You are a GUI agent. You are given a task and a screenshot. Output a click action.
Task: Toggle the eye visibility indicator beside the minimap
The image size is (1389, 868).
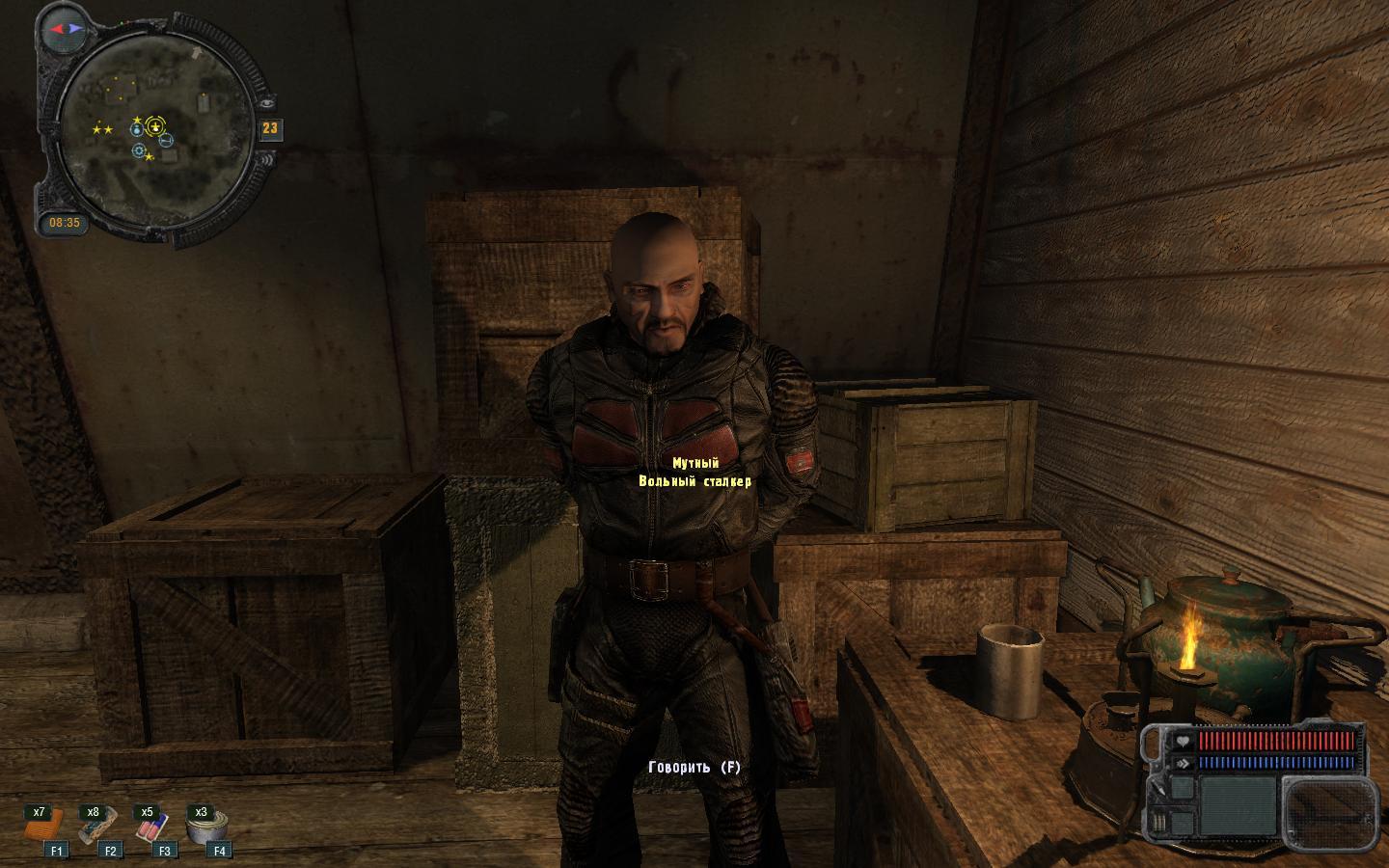tap(267, 104)
